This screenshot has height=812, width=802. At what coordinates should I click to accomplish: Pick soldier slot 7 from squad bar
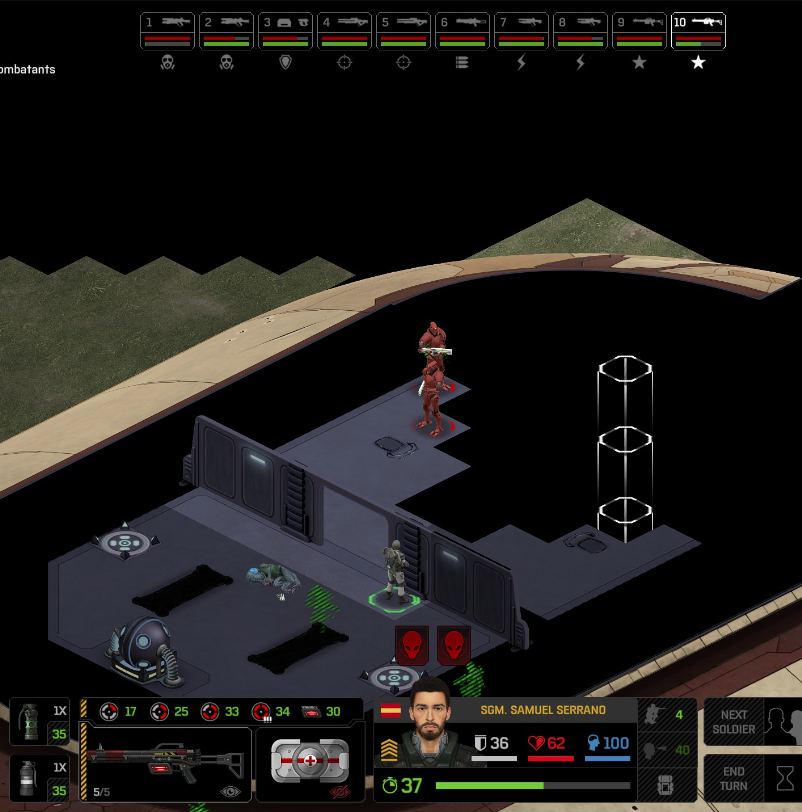pos(521,31)
